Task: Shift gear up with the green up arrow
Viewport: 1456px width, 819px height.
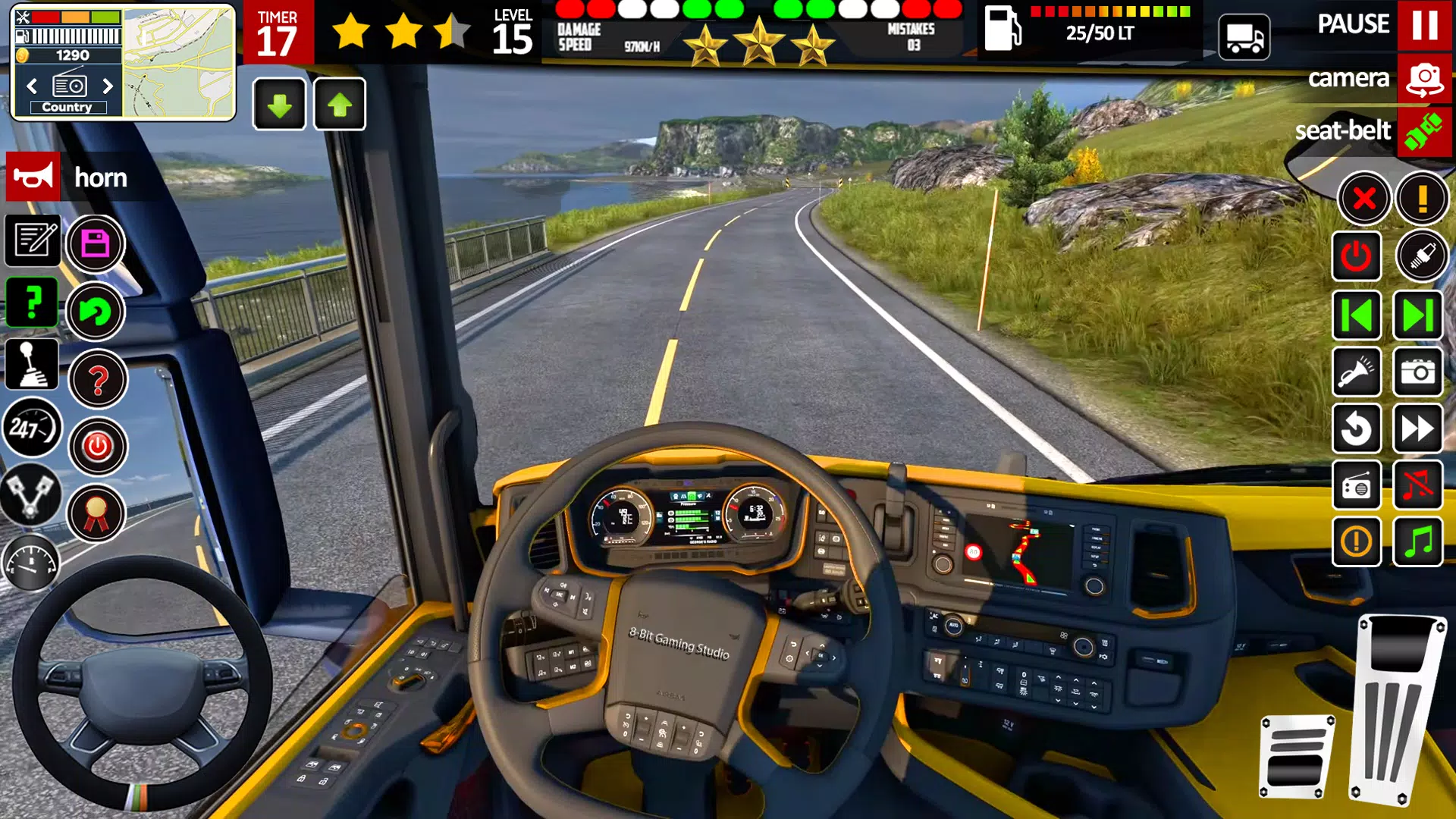Action: (x=339, y=104)
